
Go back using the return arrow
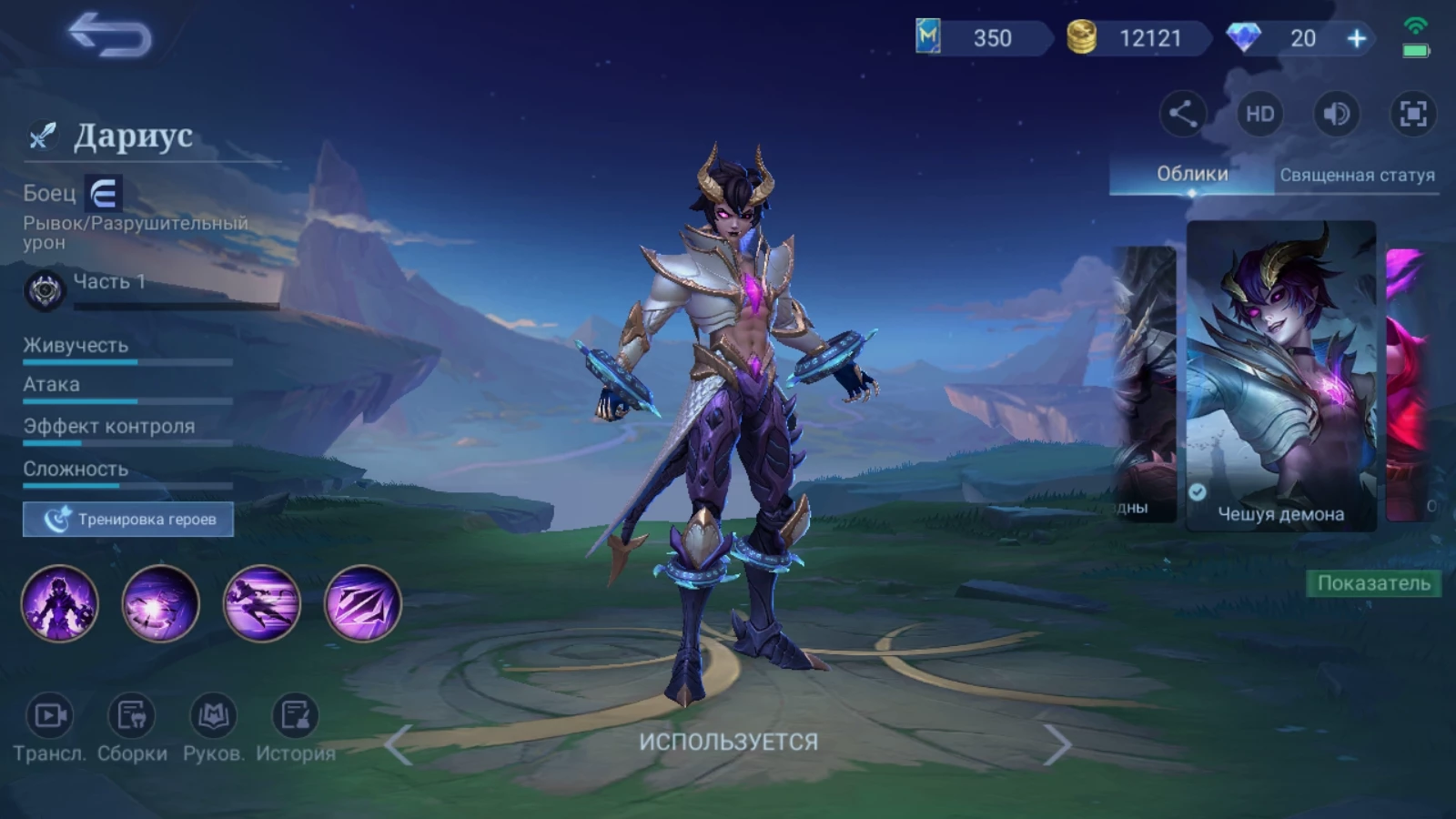coord(110,36)
